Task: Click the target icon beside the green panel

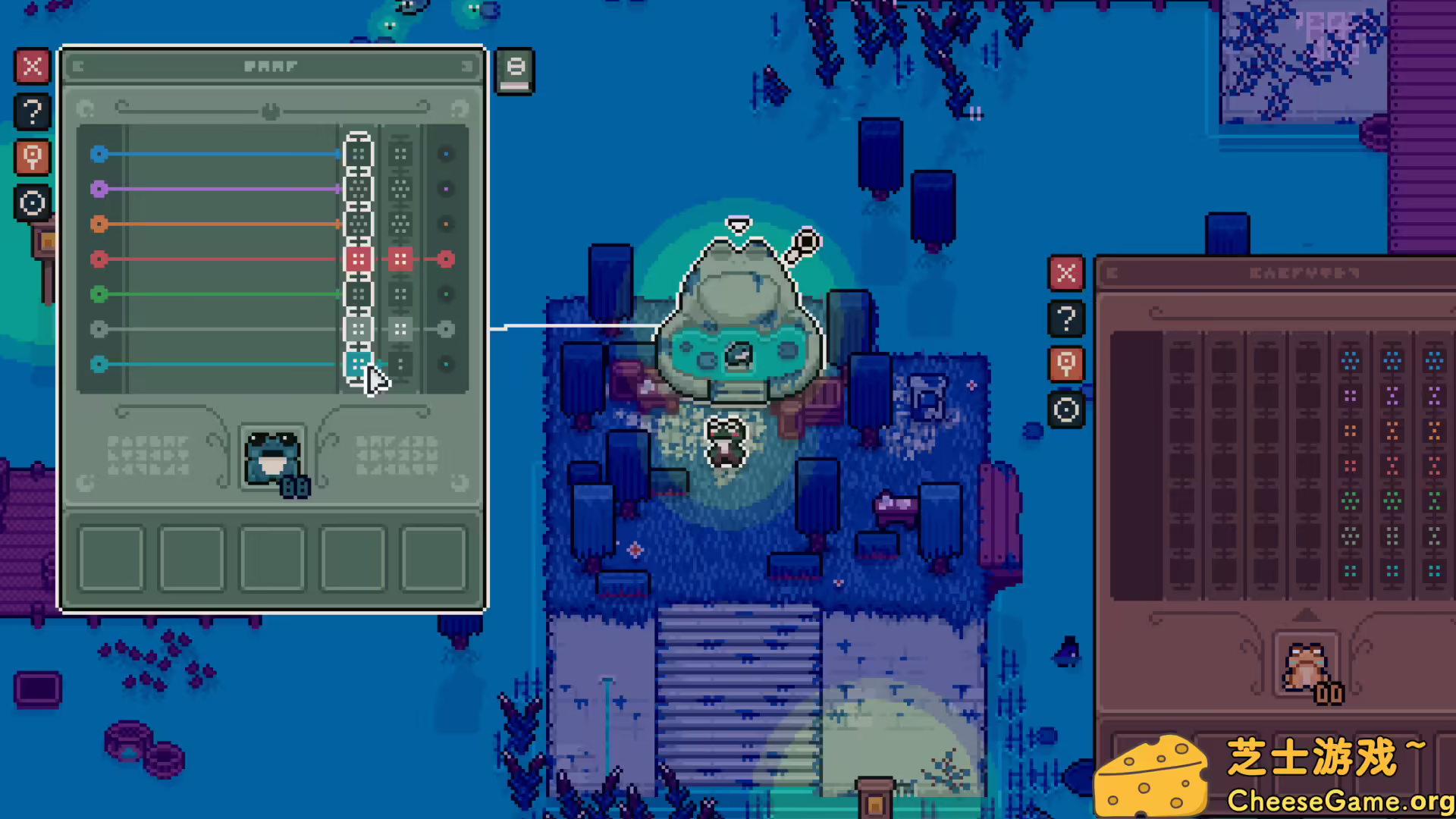Action: (32, 203)
